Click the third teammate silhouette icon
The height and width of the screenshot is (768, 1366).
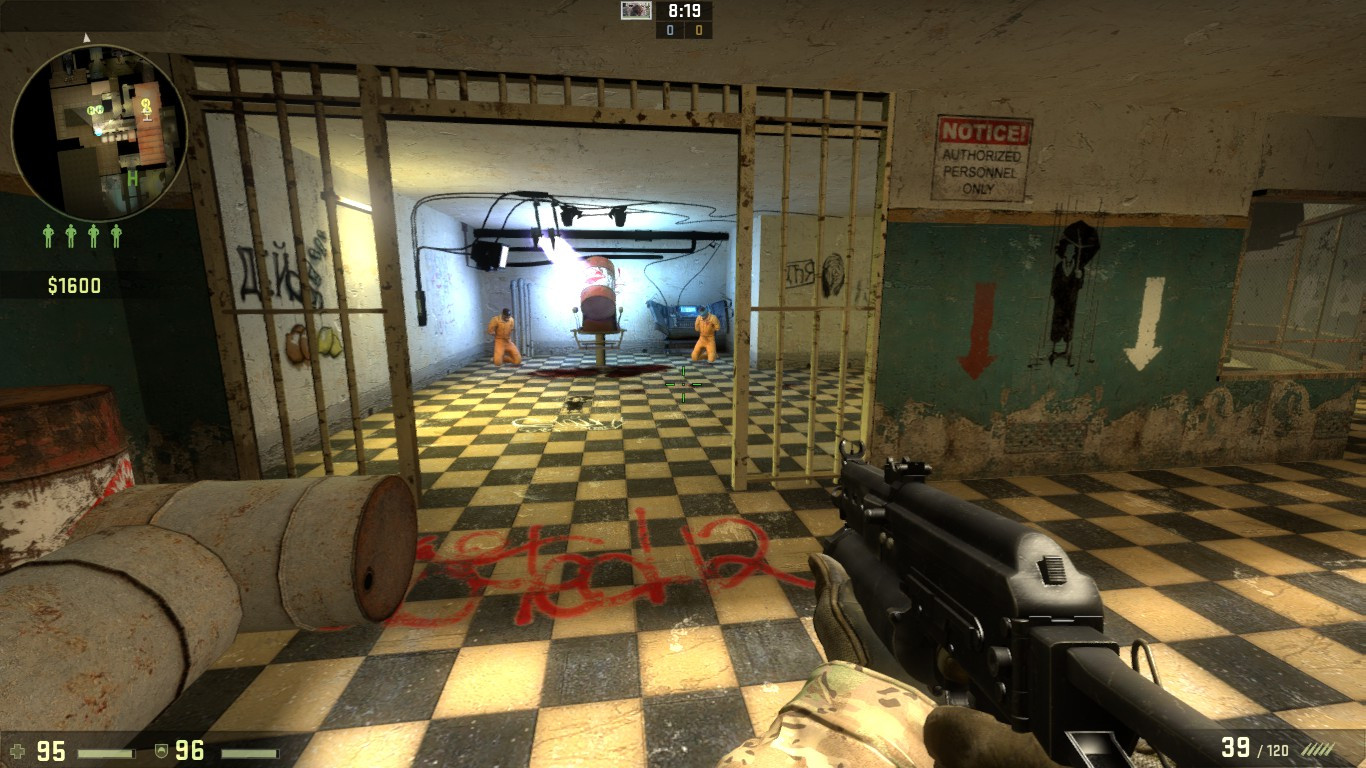click(94, 234)
